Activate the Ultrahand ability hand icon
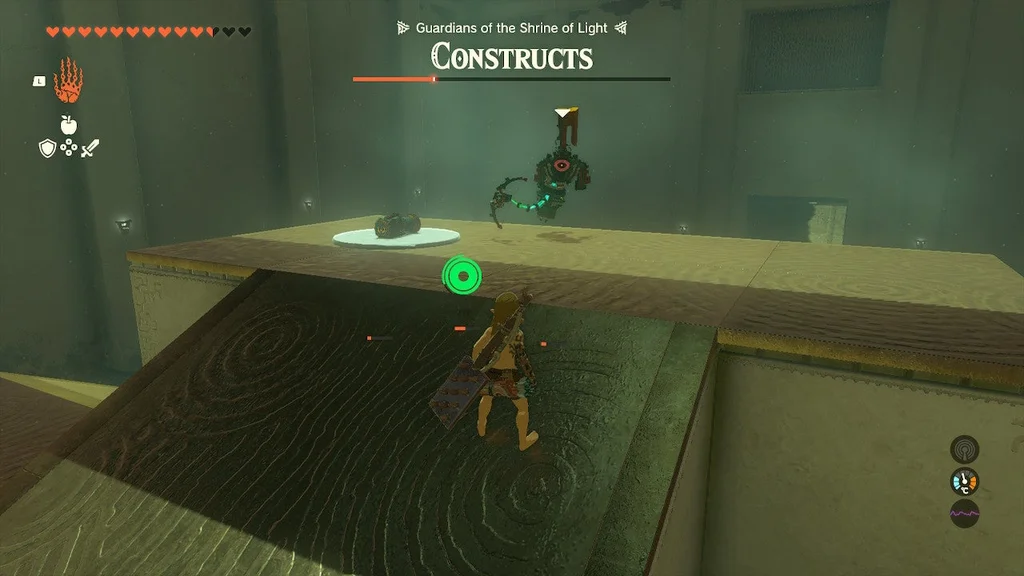1024x576 pixels. pos(69,81)
